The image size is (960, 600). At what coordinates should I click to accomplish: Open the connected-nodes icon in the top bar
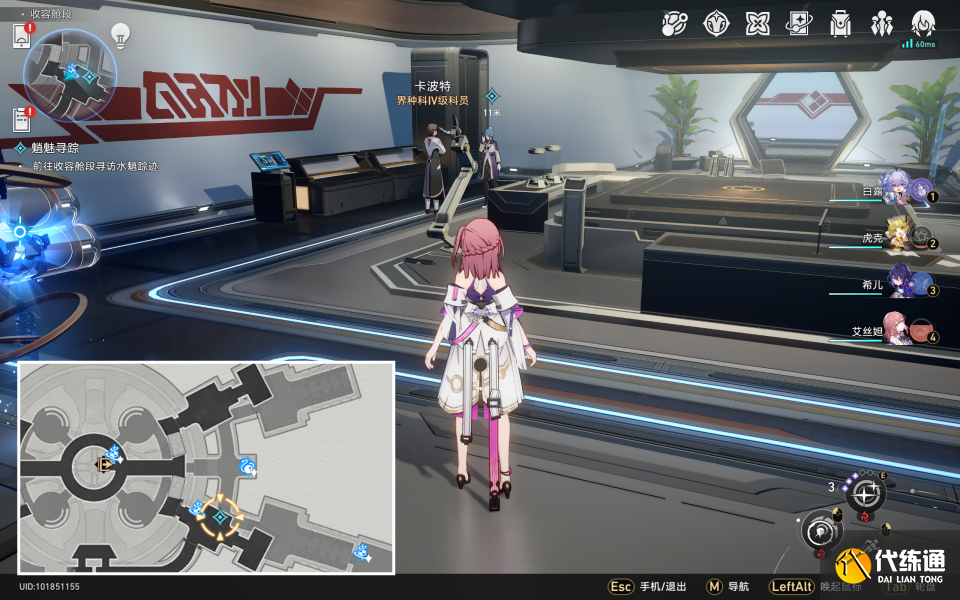674,24
